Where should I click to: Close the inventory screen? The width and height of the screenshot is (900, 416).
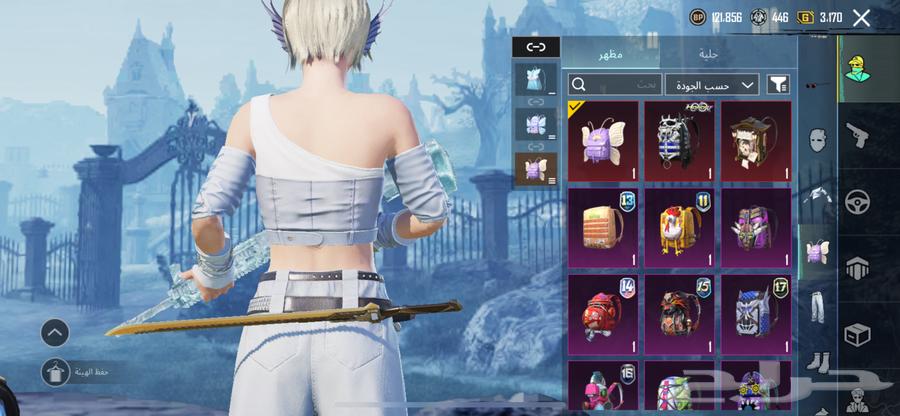861,17
